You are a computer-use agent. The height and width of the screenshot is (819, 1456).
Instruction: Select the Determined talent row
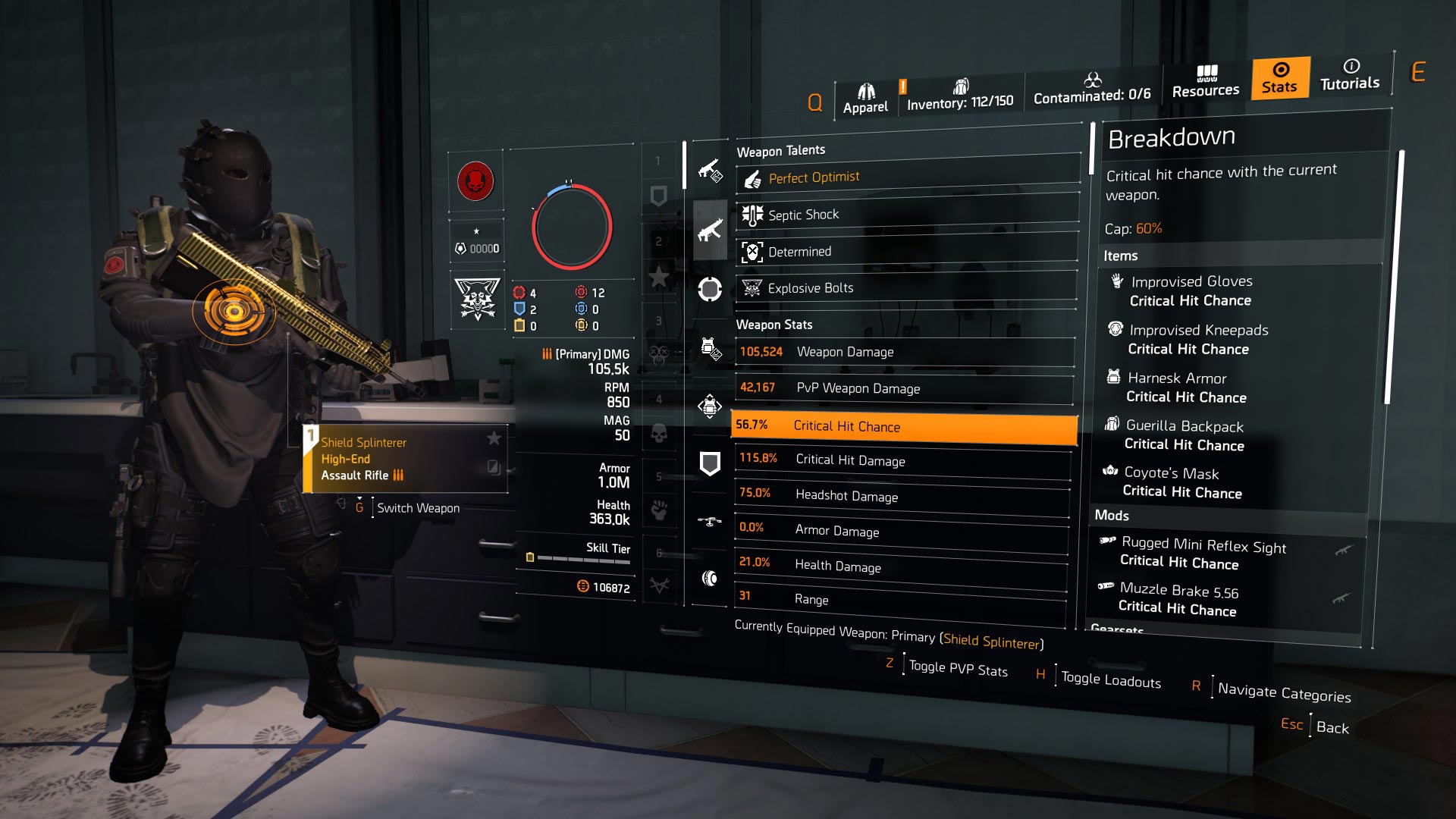(907, 251)
